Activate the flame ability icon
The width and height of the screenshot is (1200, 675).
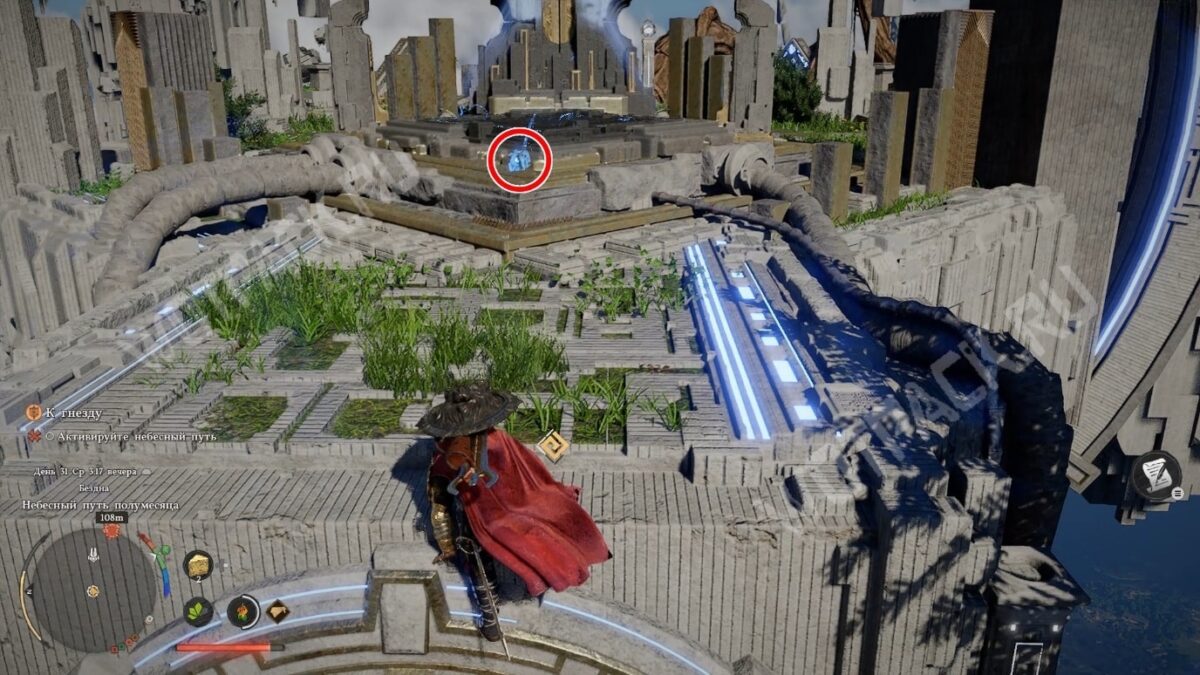tap(243, 610)
